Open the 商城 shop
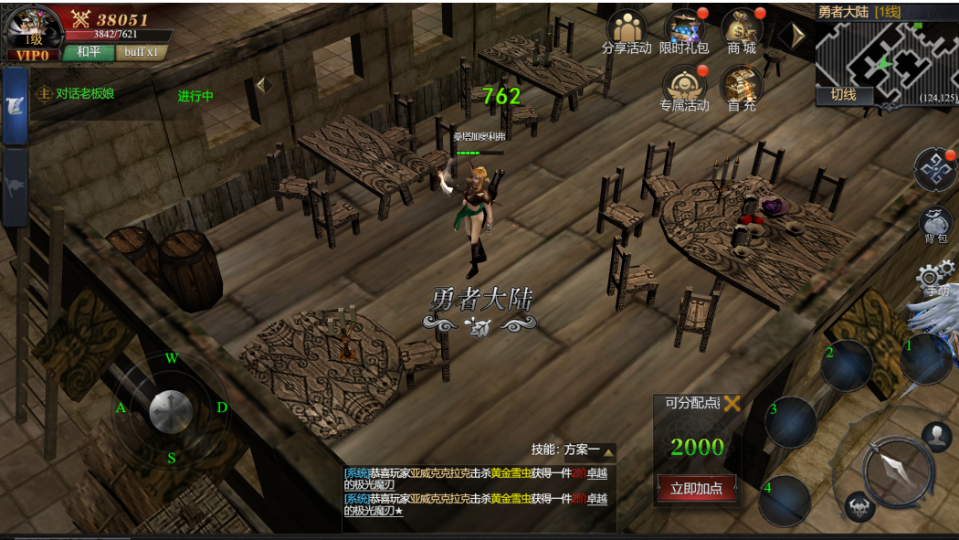The width and height of the screenshot is (959, 540). [742, 32]
